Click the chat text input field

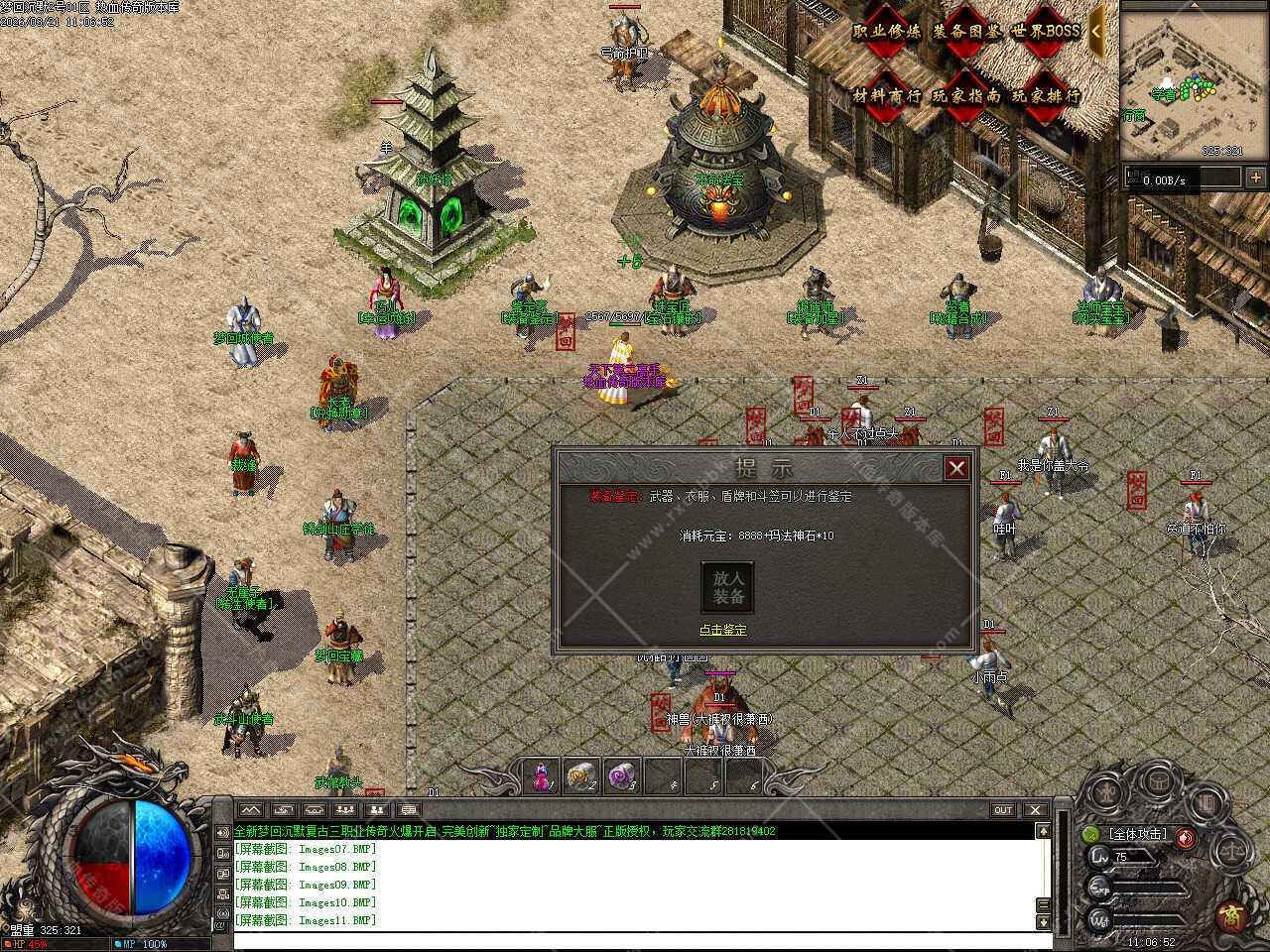(x=635, y=940)
